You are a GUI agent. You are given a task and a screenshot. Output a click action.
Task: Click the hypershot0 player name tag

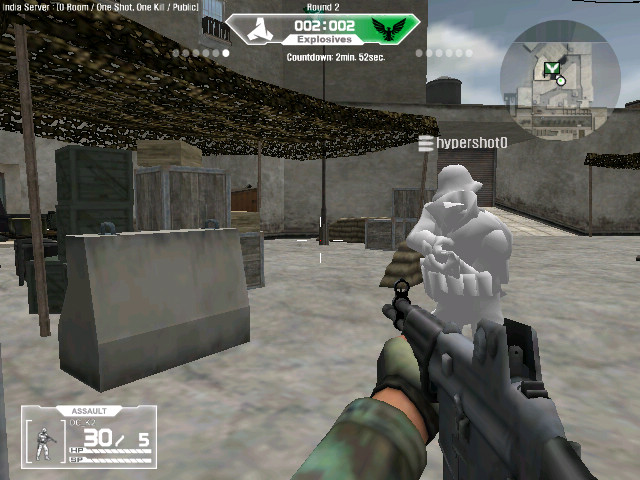point(464,144)
